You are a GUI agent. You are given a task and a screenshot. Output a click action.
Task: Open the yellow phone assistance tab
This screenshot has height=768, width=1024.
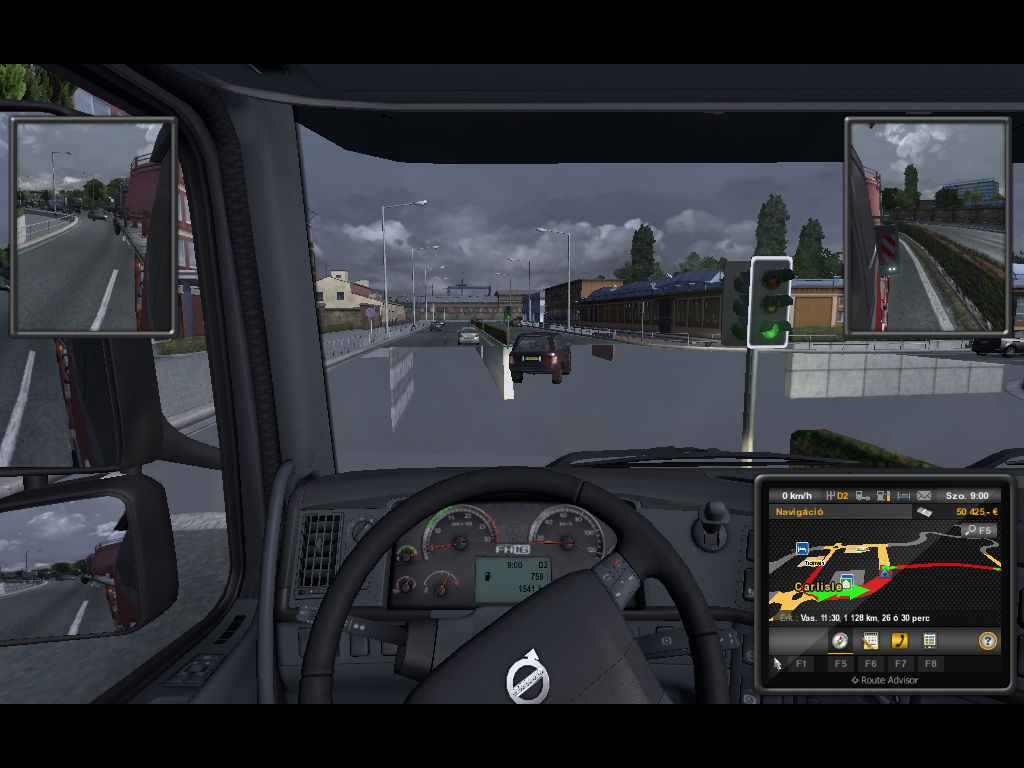(900, 641)
